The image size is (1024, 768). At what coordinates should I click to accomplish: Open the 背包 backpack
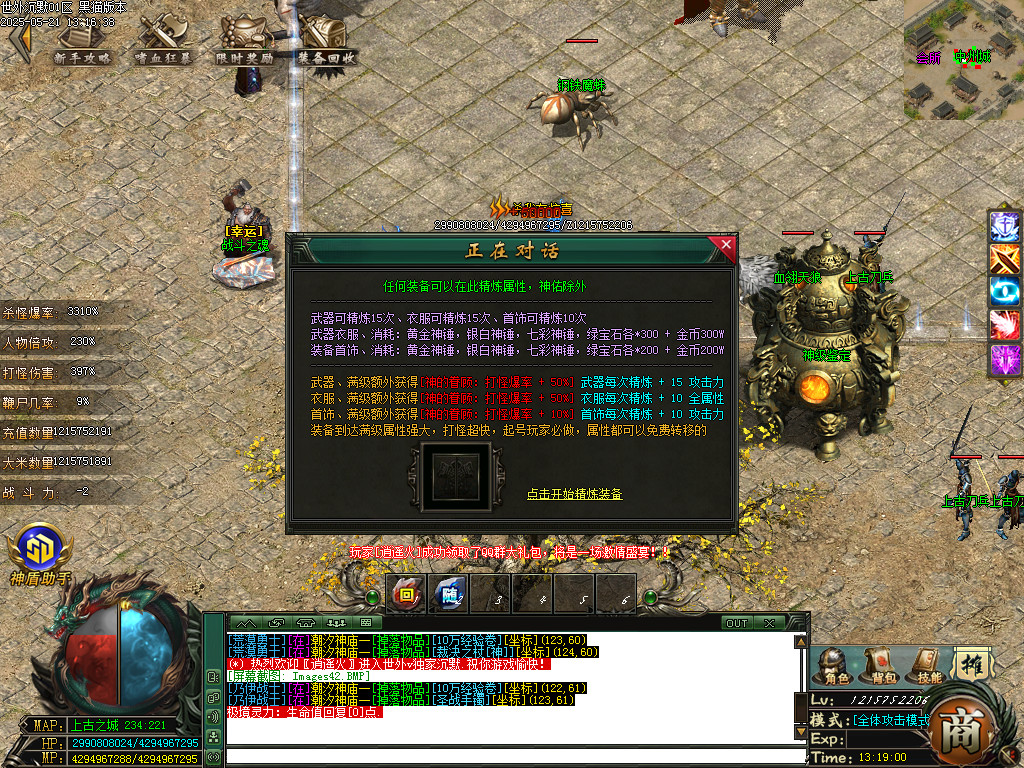coord(879,666)
